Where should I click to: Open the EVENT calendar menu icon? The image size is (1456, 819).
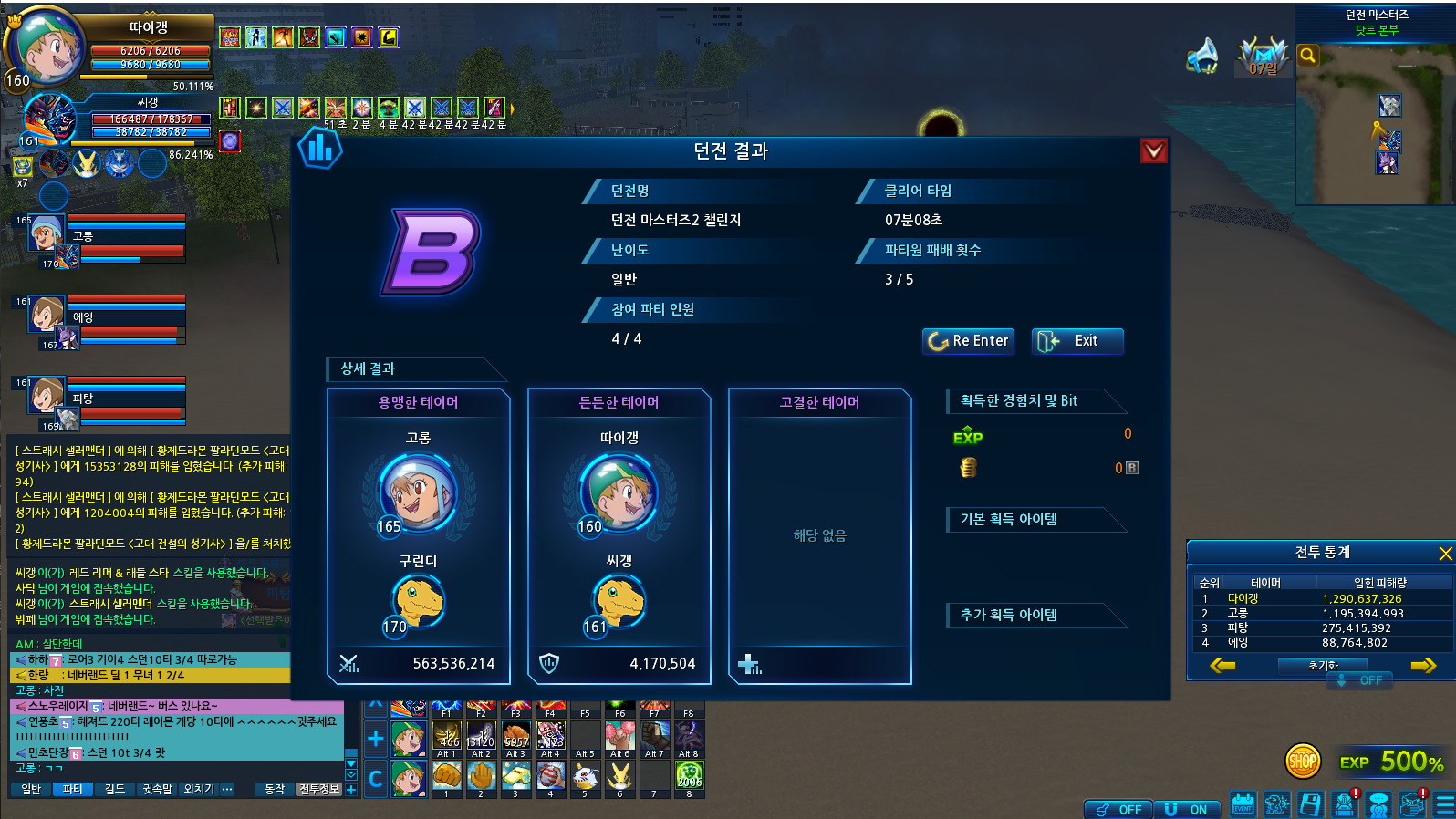click(x=1243, y=804)
